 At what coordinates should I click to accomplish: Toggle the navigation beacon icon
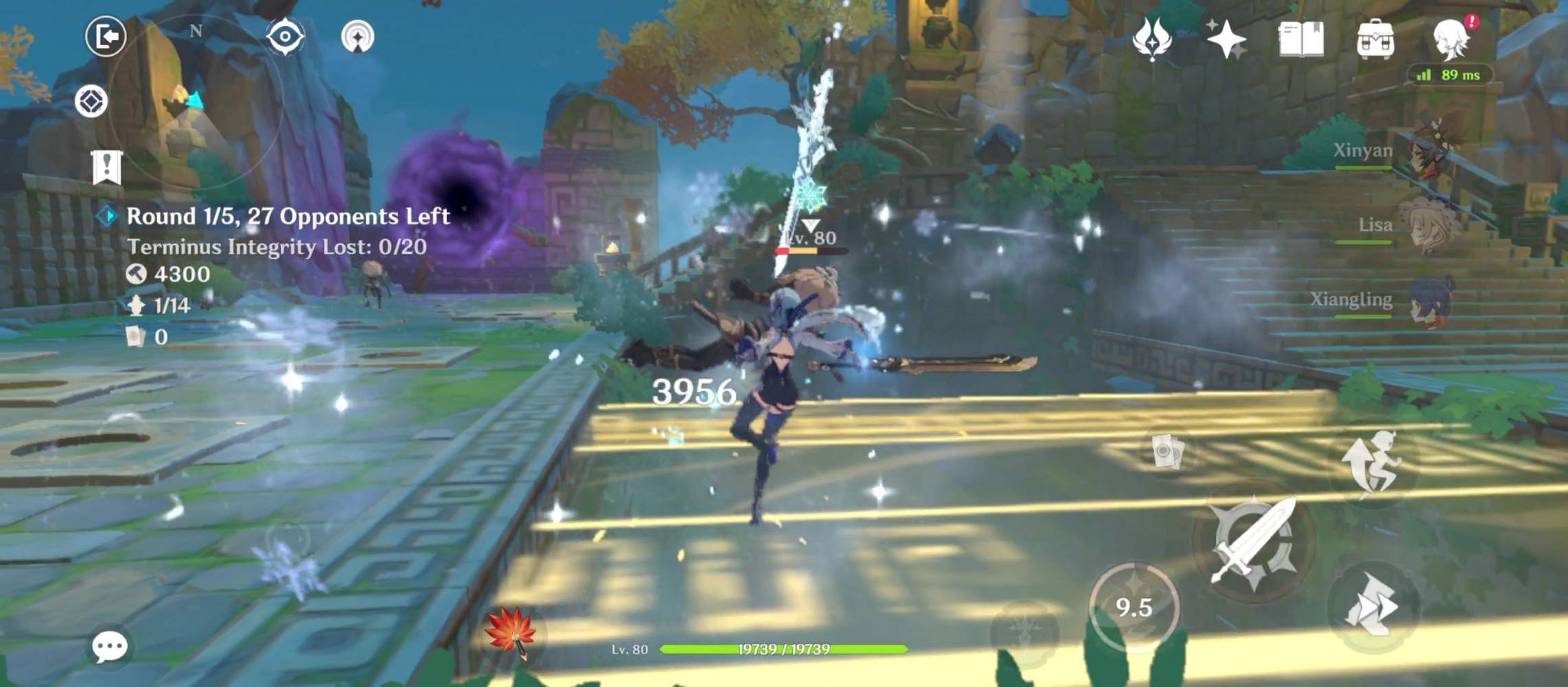pyautogui.click(x=358, y=36)
